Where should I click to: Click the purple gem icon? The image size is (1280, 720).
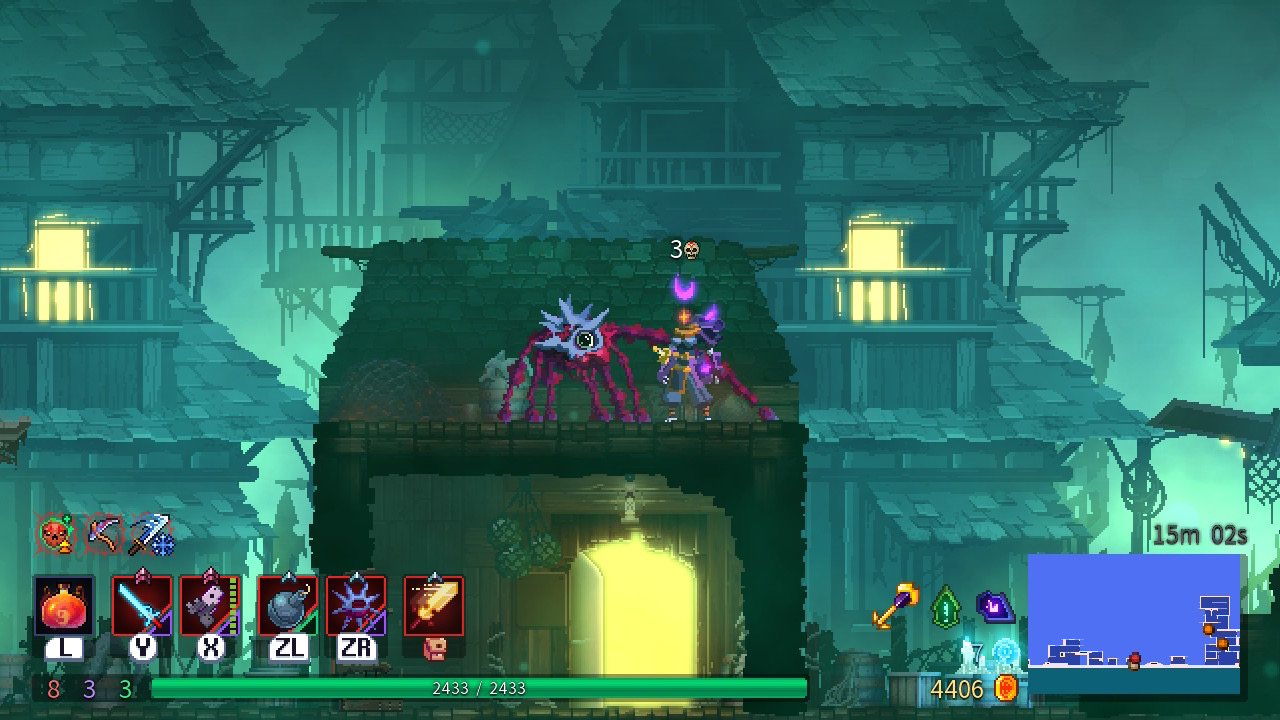click(996, 606)
